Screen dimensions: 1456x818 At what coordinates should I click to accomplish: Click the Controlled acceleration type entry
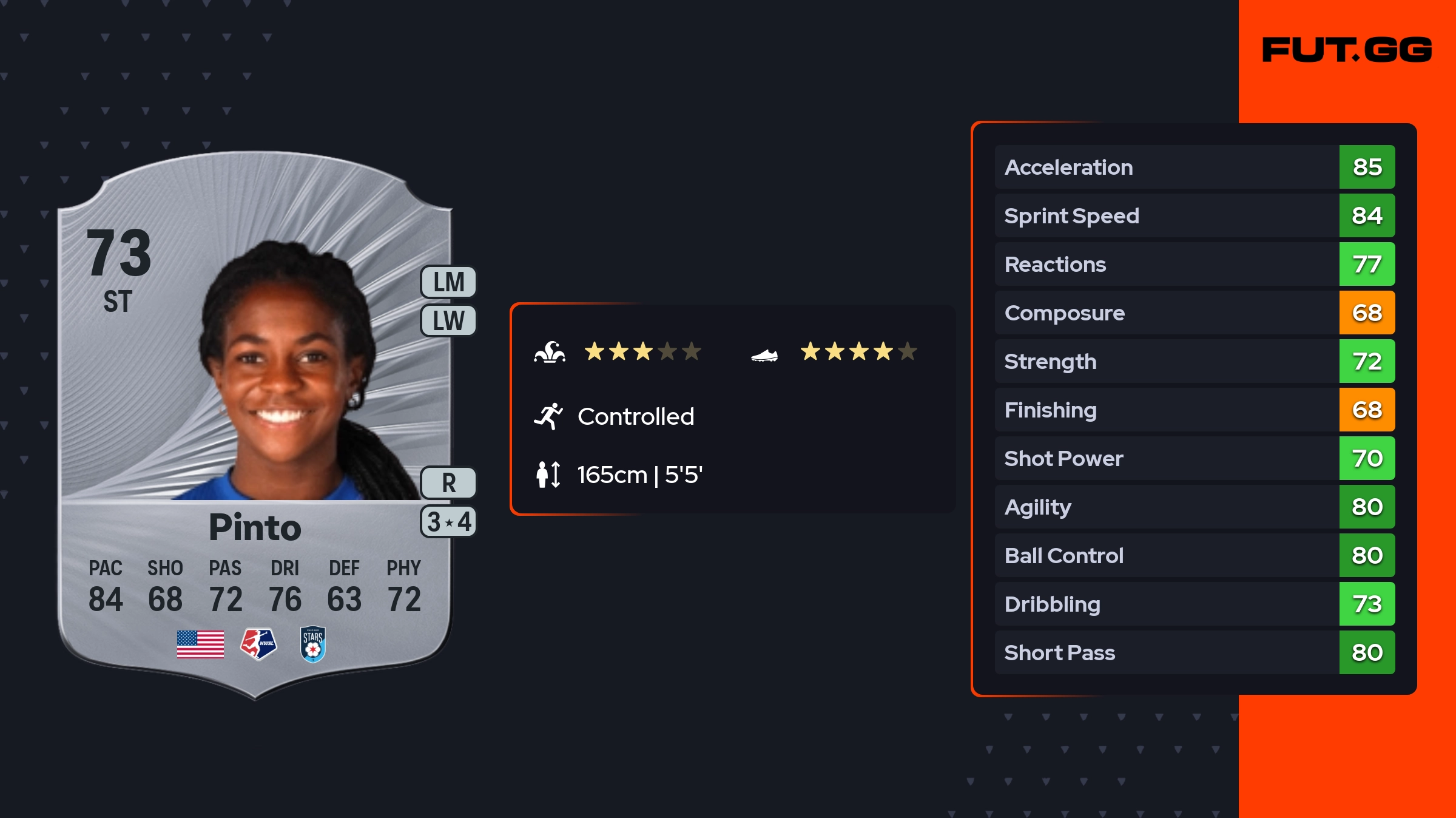[x=635, y=417]
